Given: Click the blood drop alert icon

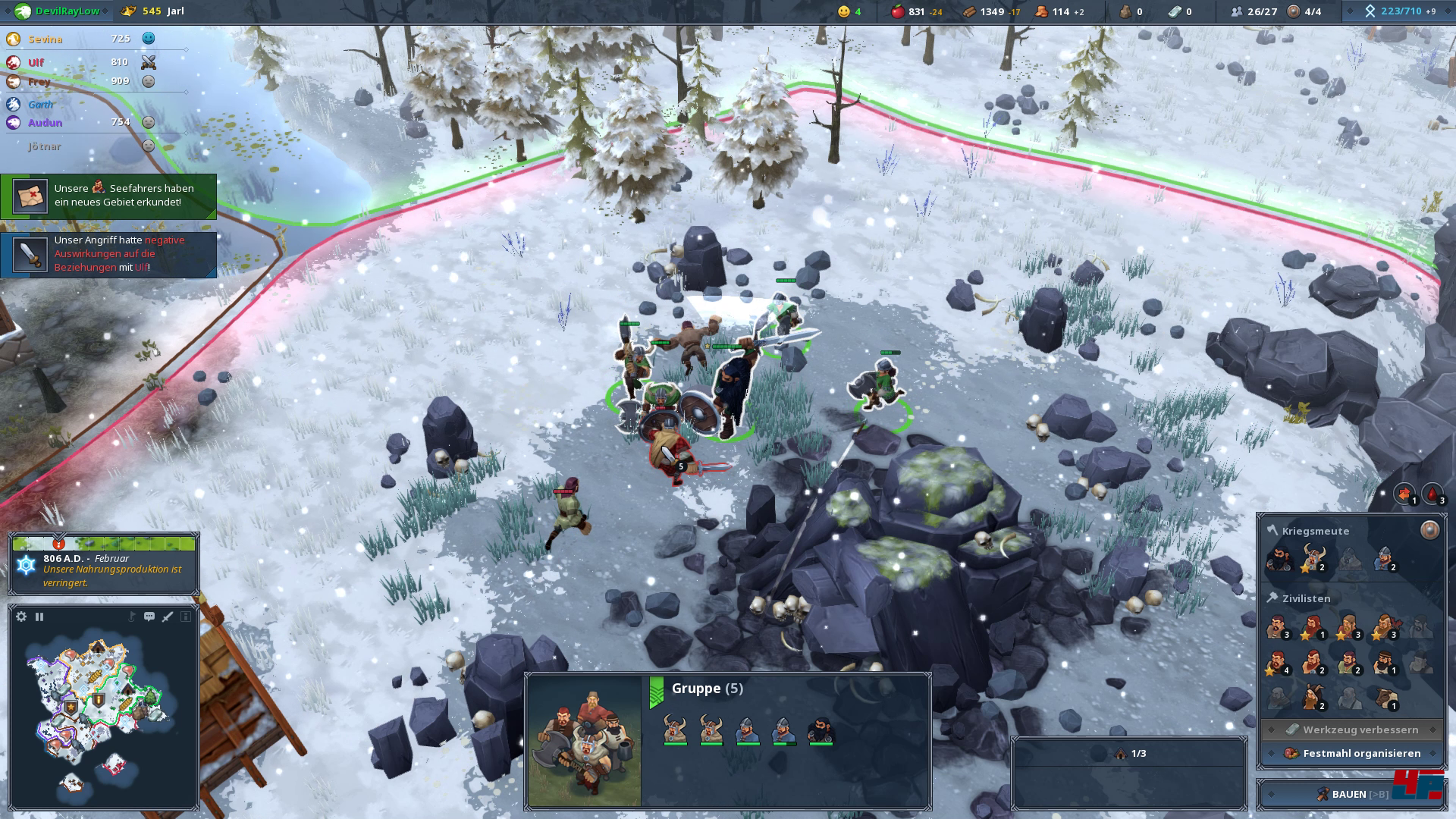Looking at the screenshot, I should click(1432, 494).
